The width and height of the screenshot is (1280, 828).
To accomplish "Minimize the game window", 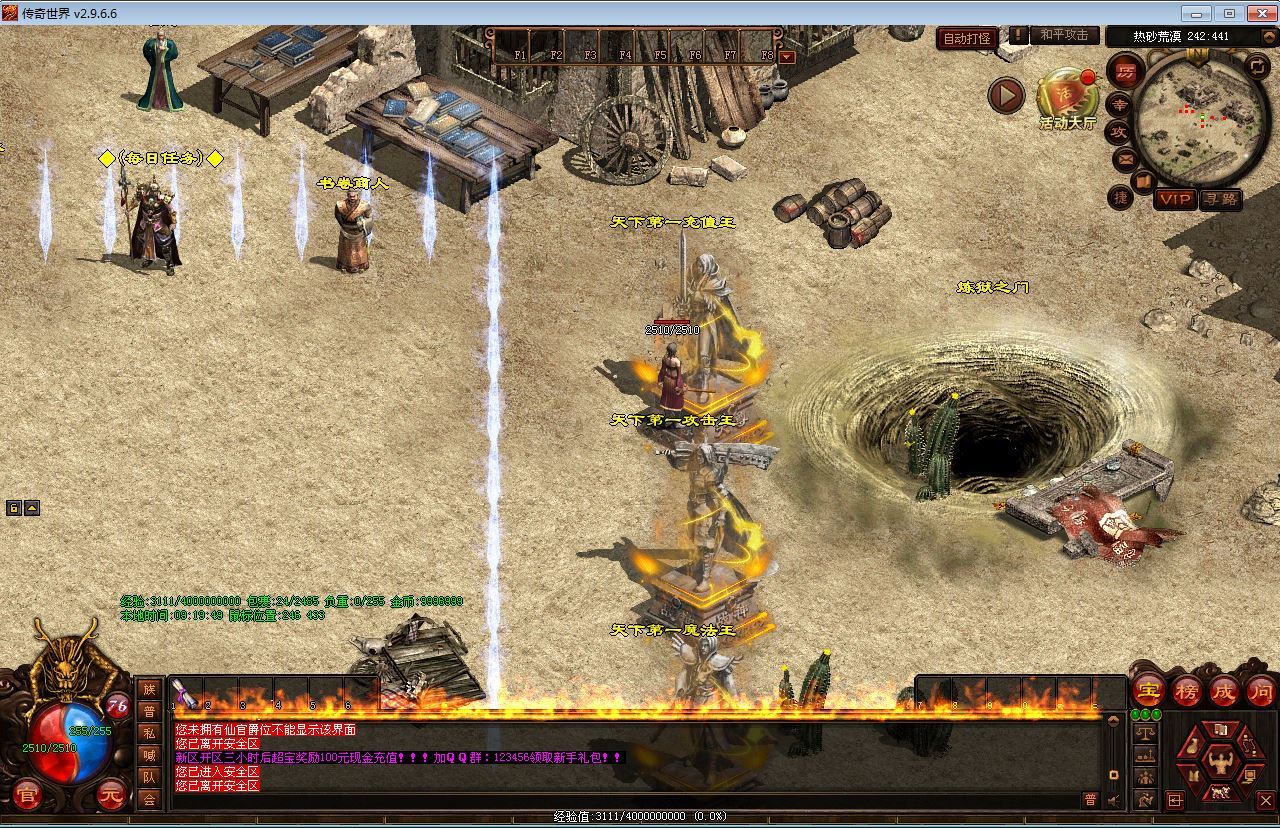I will (1195, 13).
